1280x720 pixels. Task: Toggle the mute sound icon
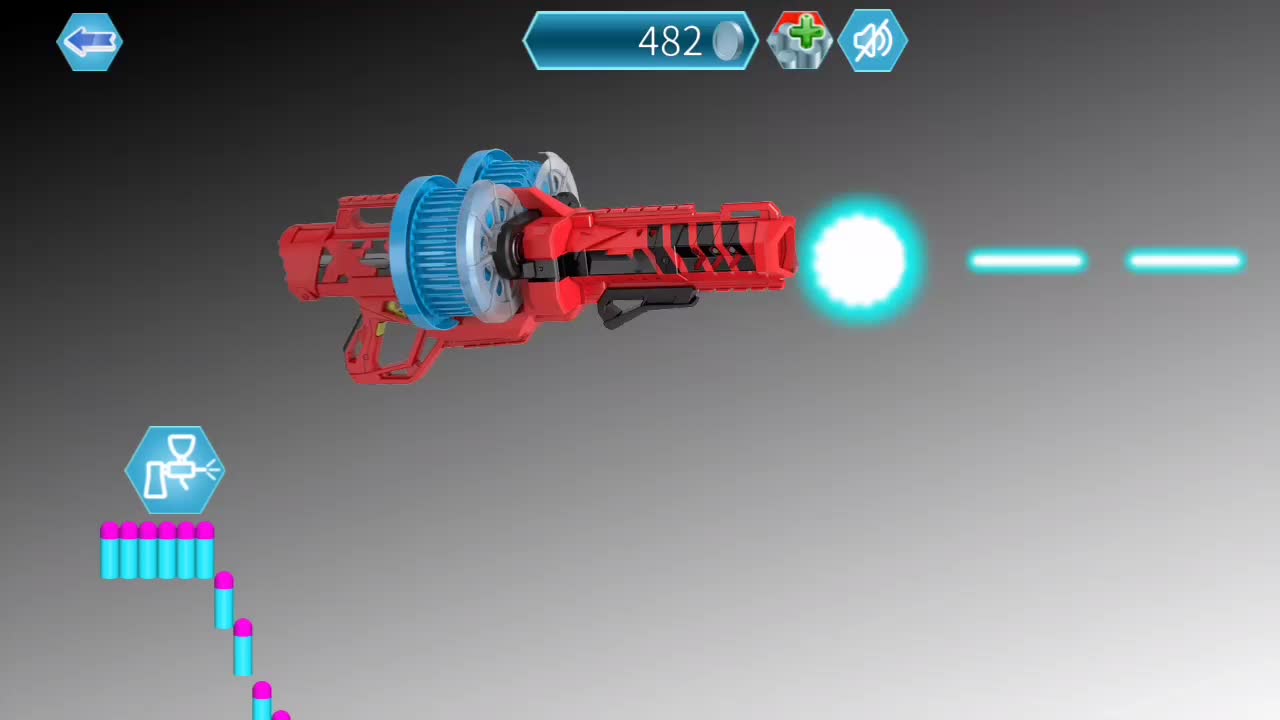click(871, 41)
